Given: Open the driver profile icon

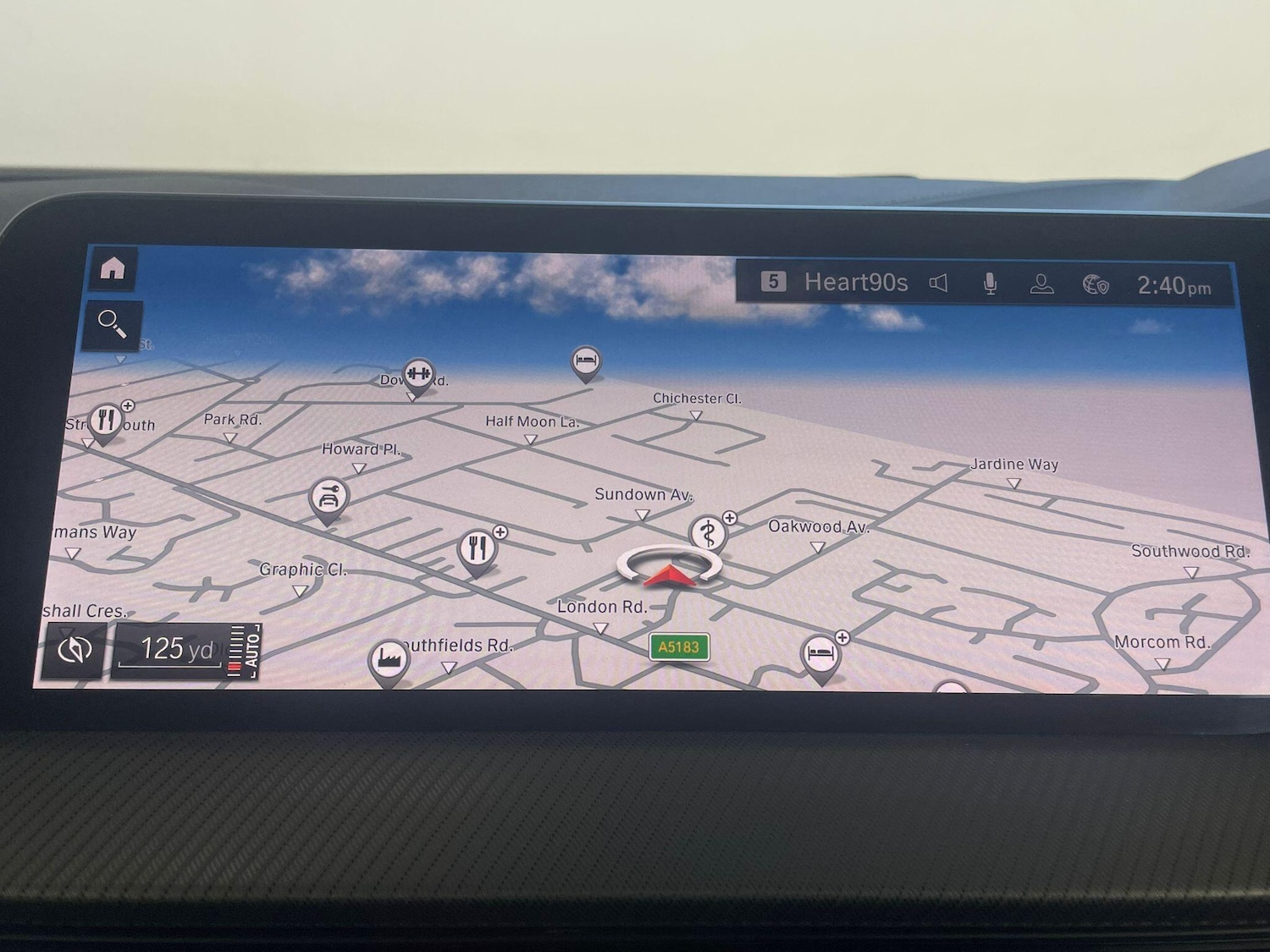Looking at the screenshot, I should (1041, 284).
